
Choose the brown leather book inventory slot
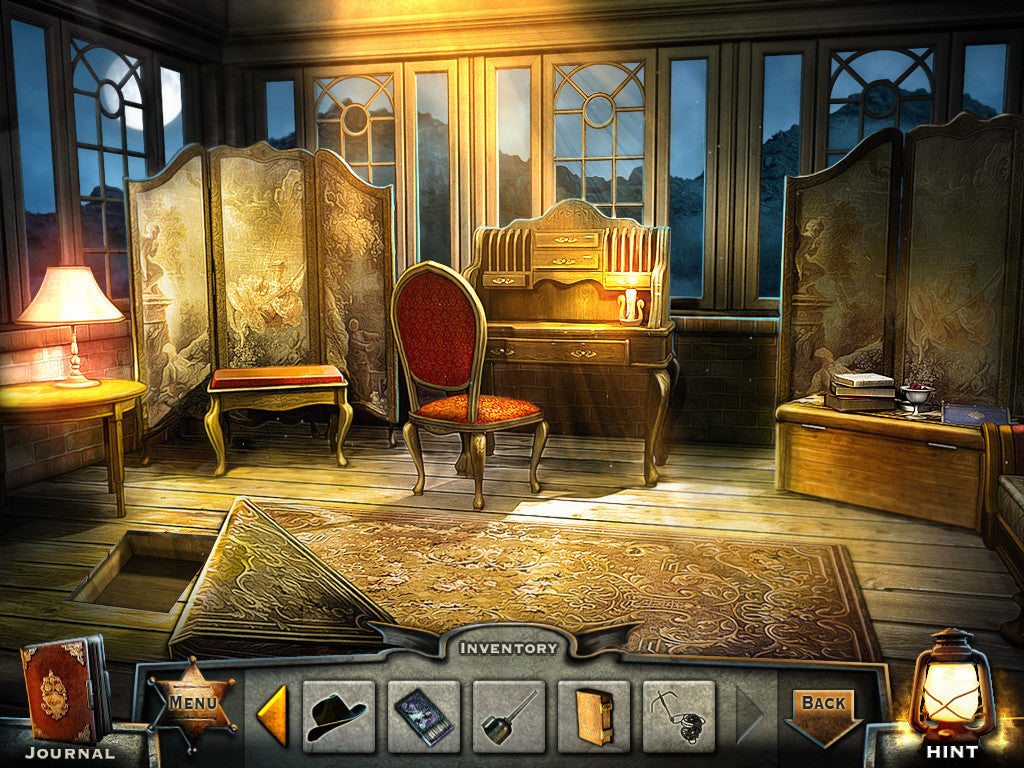594,716
